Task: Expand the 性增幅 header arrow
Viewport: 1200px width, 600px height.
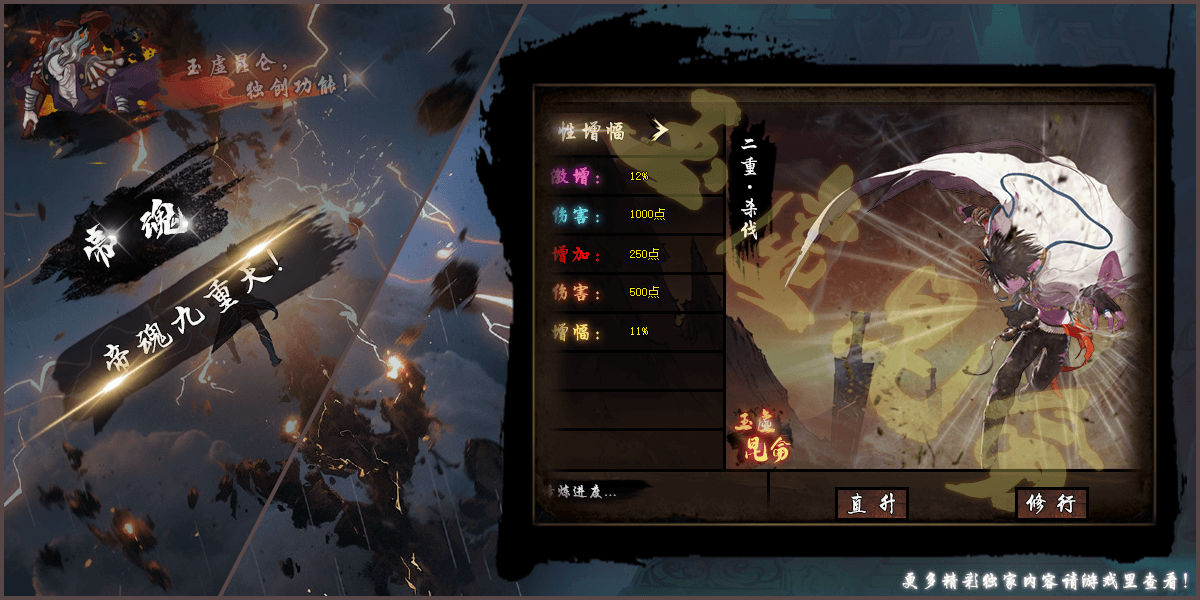Action: pyautogui.click(x=659, y=130)
